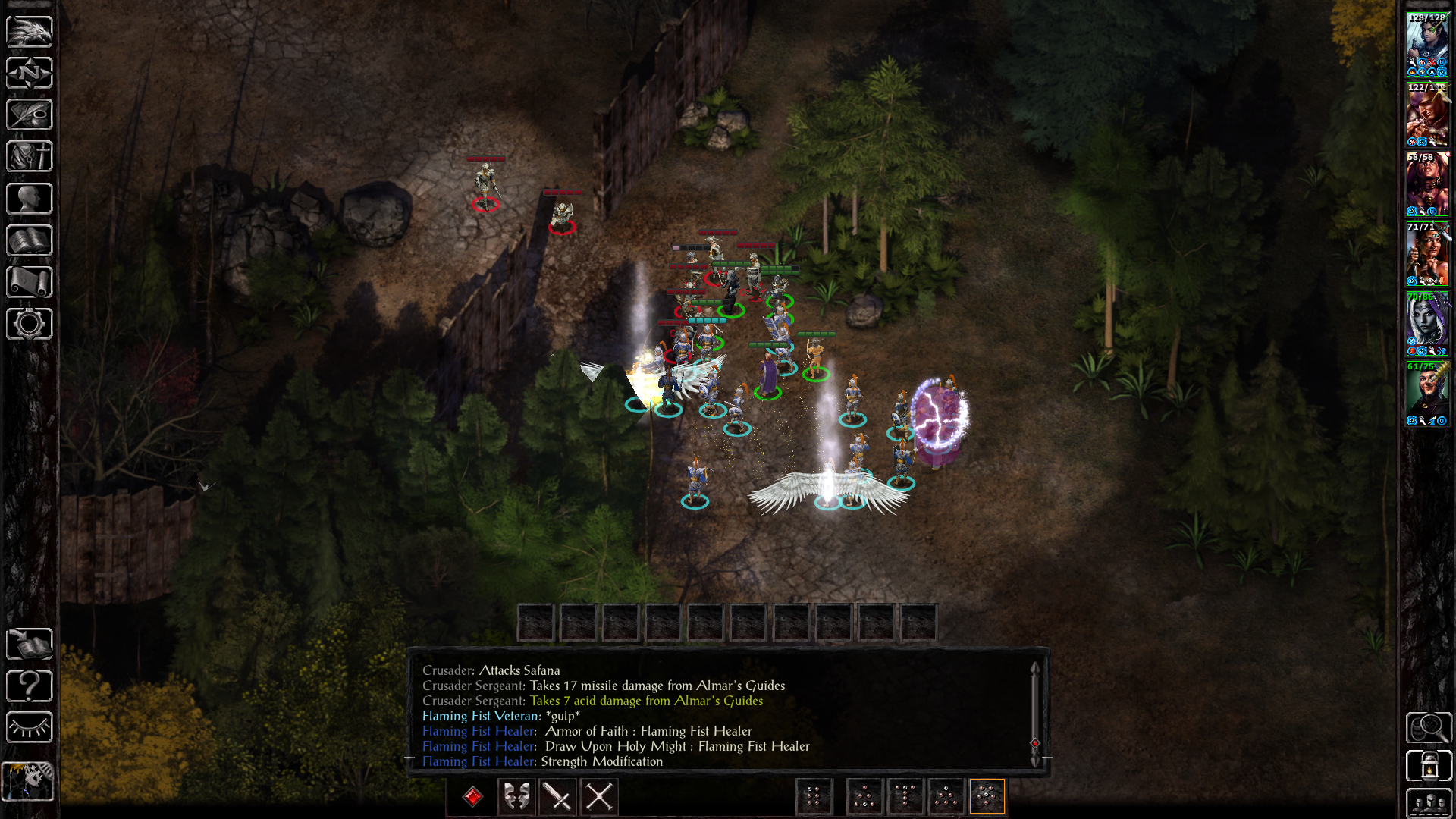Click the magnifying glass button
The height and width of the screenshot is (819, 1456).
(x=1429, y=728)
